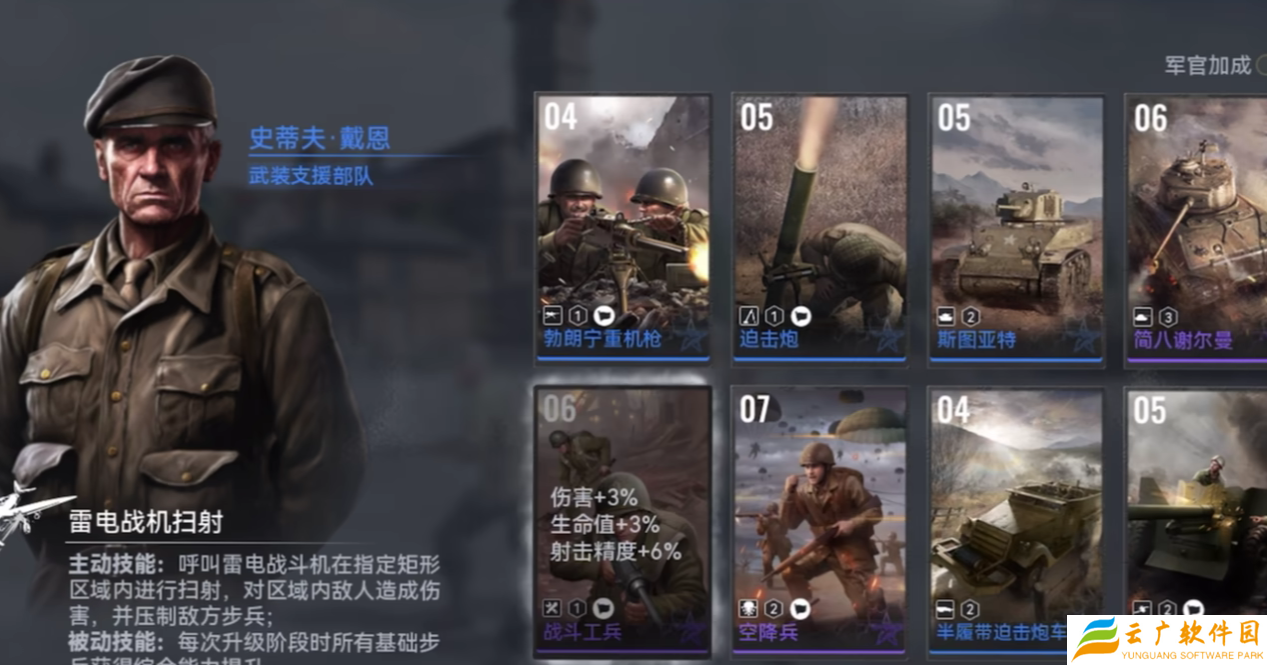Open the 战斗工兵 engineer card
Viewport: 1267px width, 665px height.
point(623,520)
